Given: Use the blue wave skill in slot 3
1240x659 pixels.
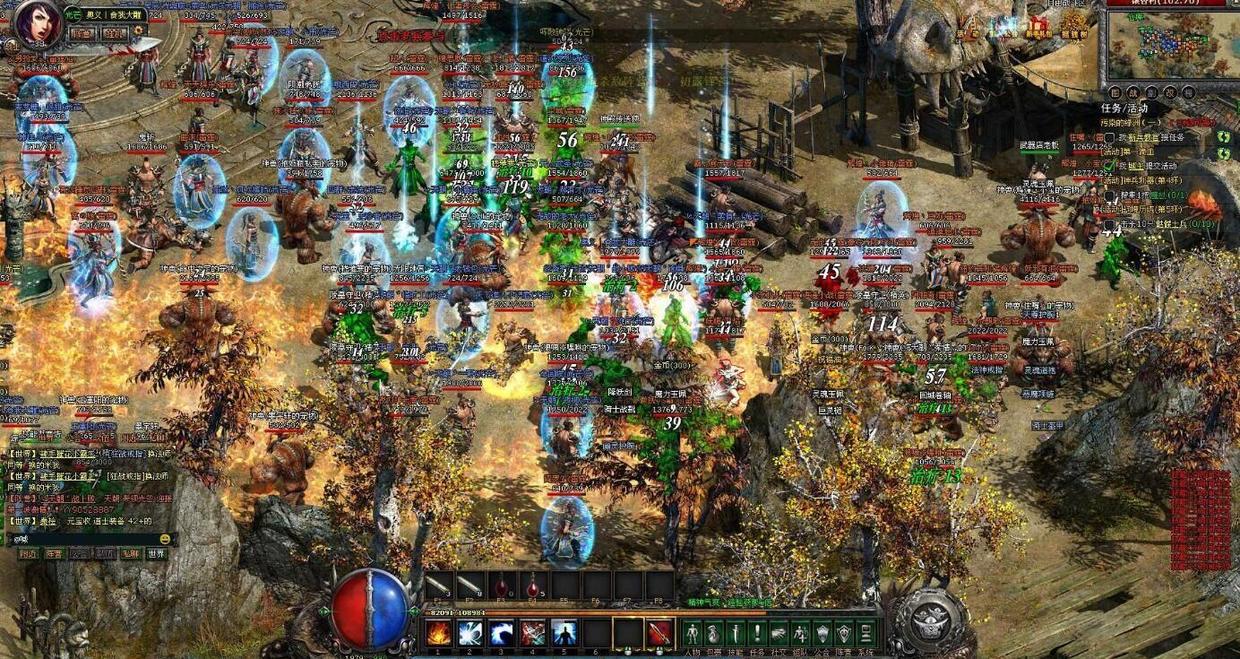Looking at the screenshot, I should pos(501,633).
